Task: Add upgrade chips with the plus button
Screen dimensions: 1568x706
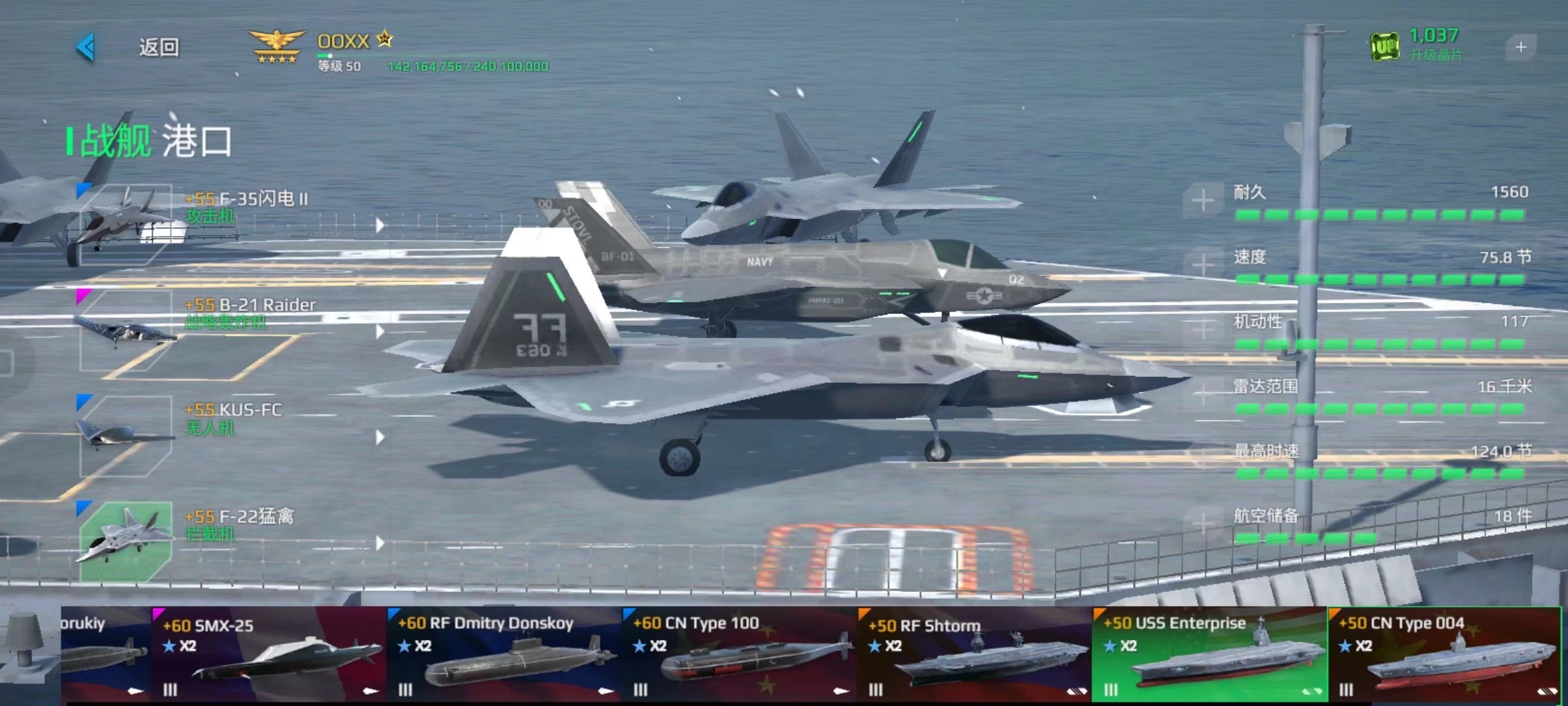Action: click(1520, 47)
